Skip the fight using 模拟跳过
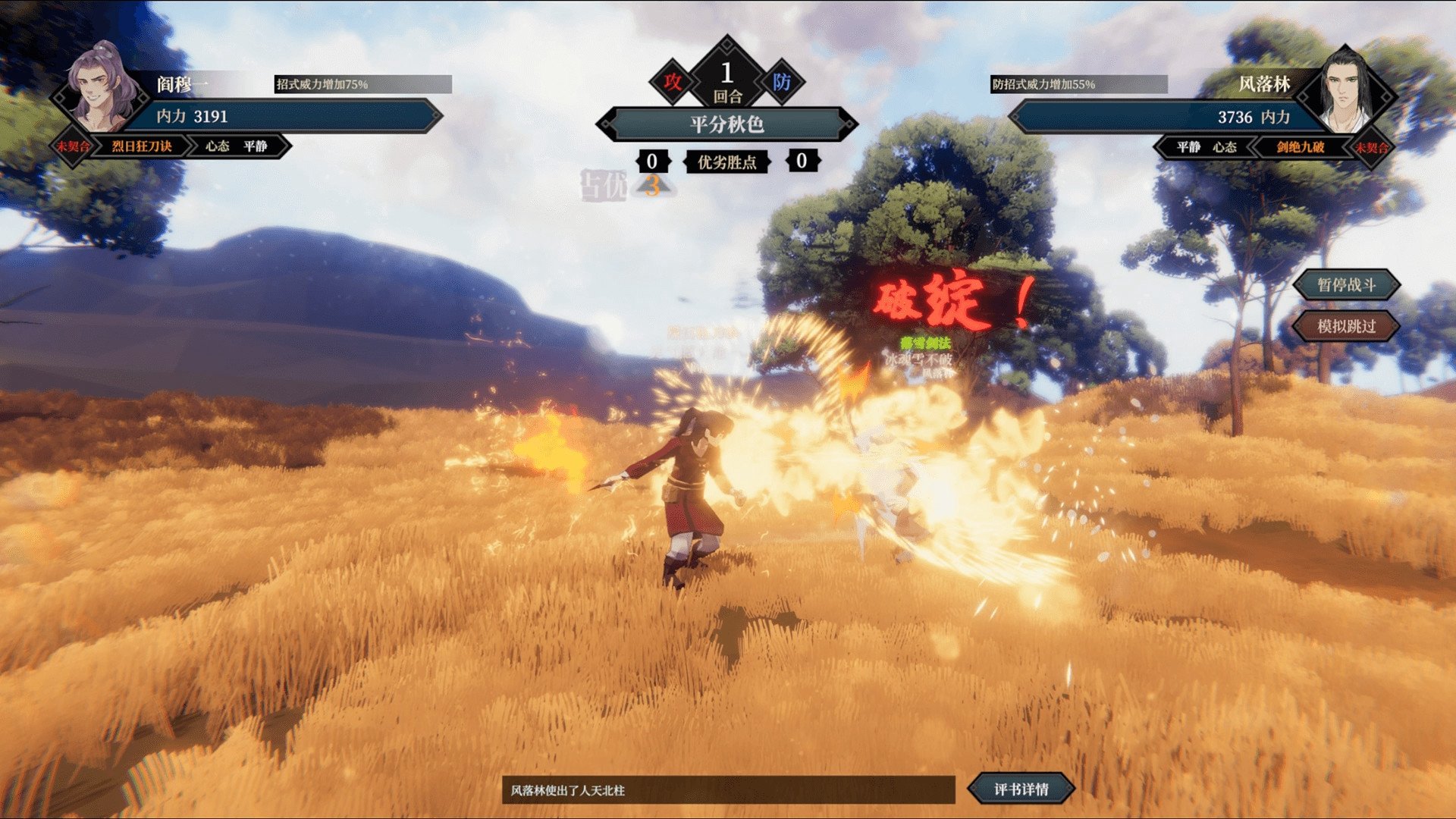The width and height of the screenshot is (1456, 819). 1346,326
